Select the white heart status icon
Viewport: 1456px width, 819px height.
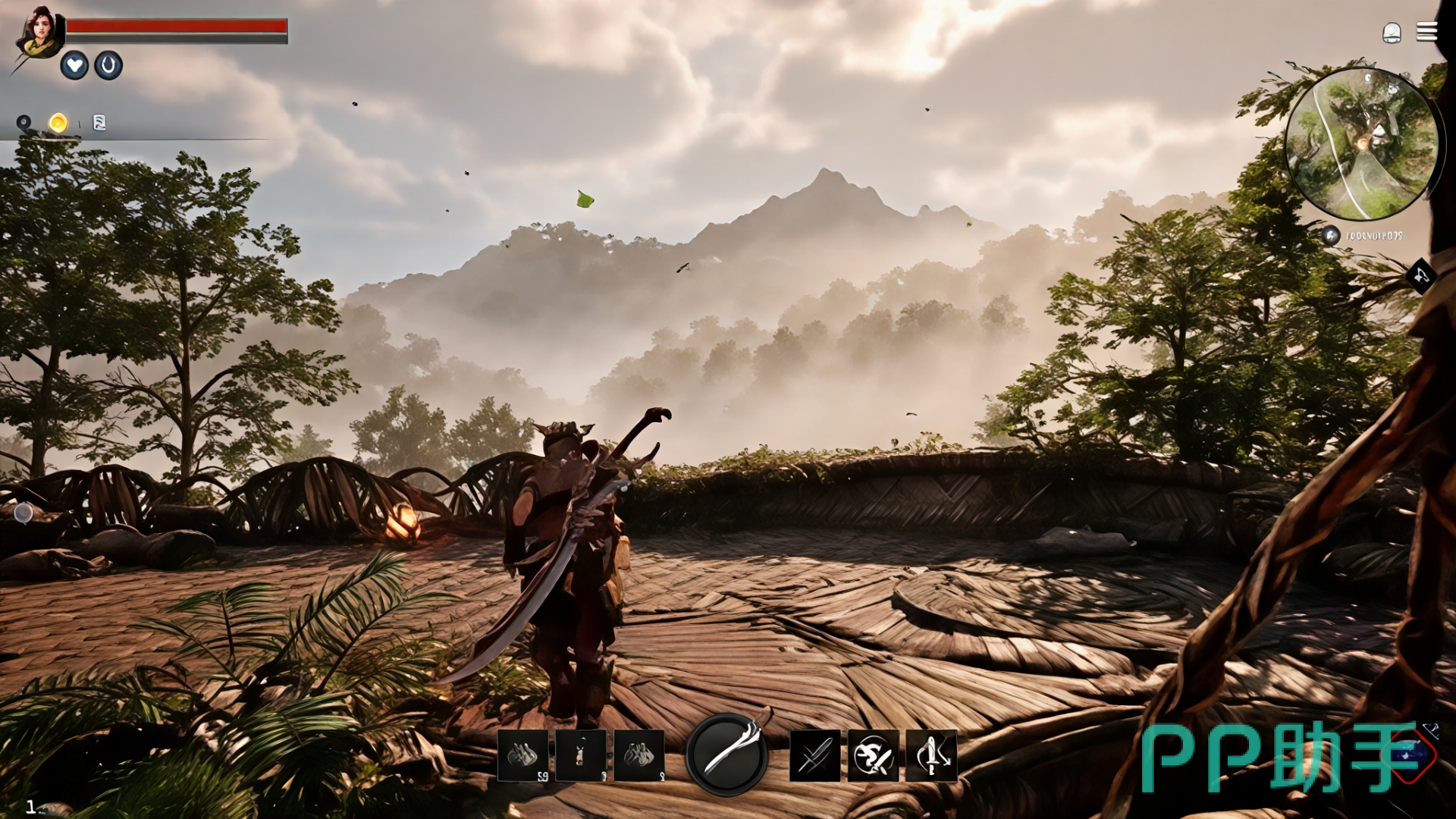tap(74, 66)
